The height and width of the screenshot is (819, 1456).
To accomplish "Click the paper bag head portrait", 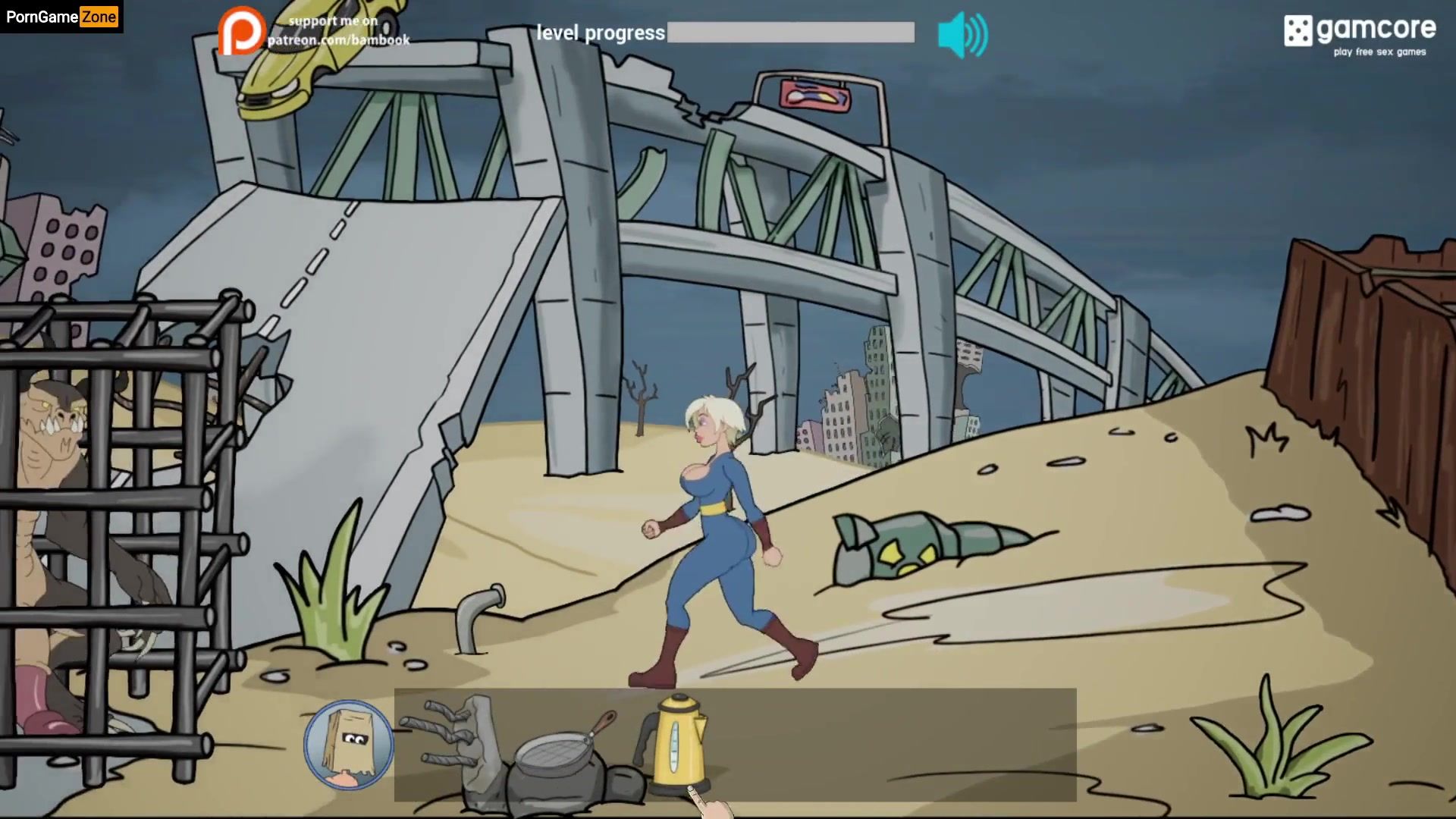I will pyautogui.click(x=348, y=743).
